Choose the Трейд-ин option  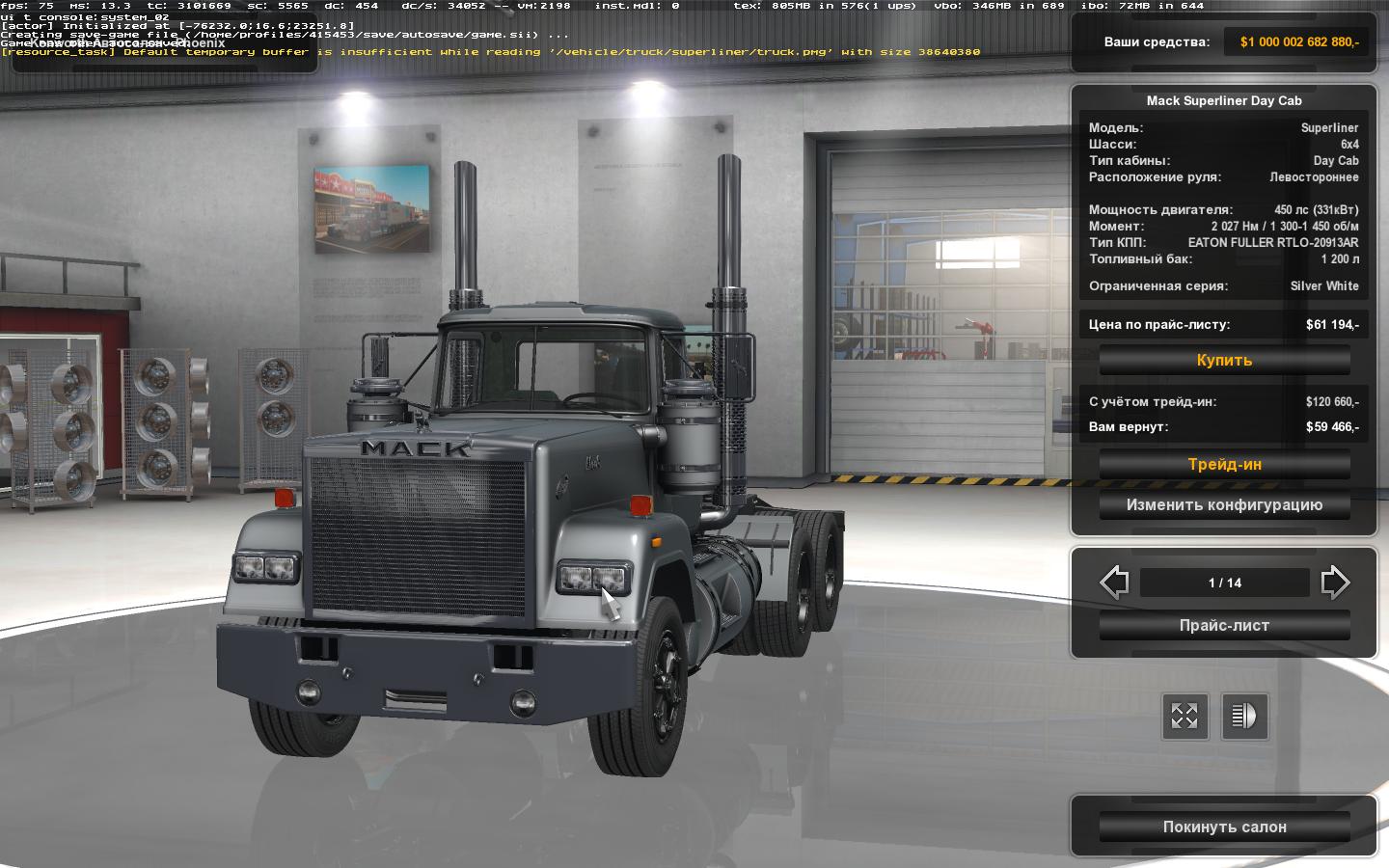(x=1224, y=465)
